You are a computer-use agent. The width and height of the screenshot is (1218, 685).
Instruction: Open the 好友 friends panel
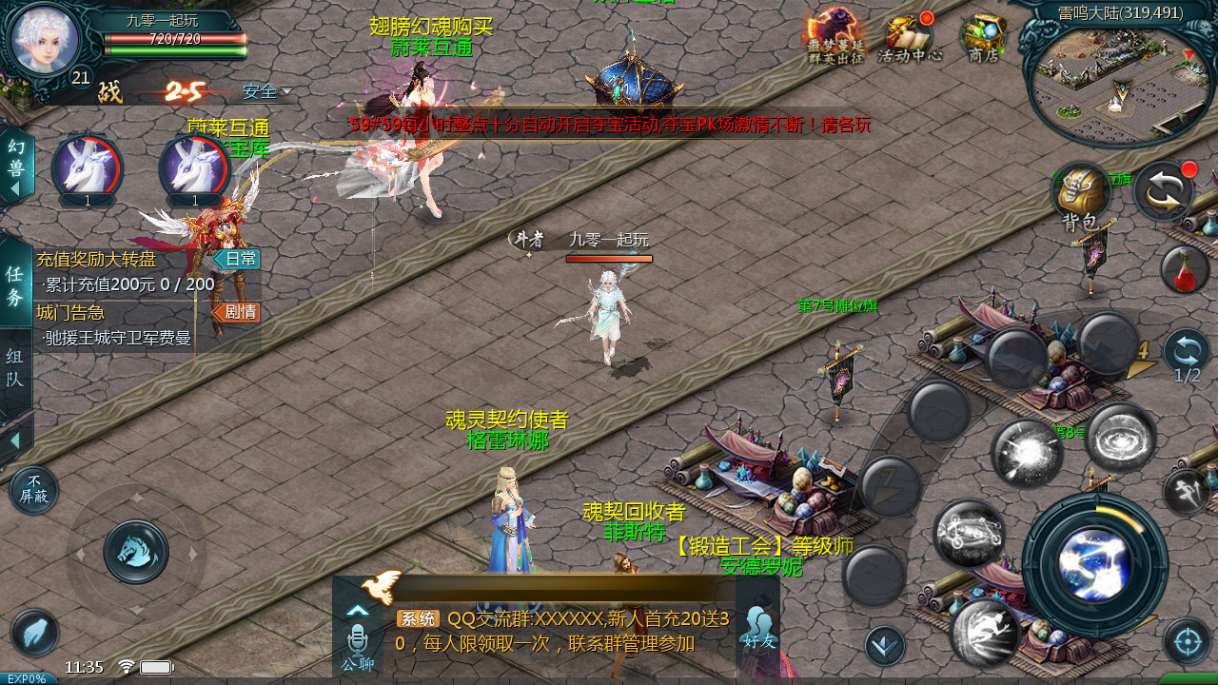(x=758, y=628)
